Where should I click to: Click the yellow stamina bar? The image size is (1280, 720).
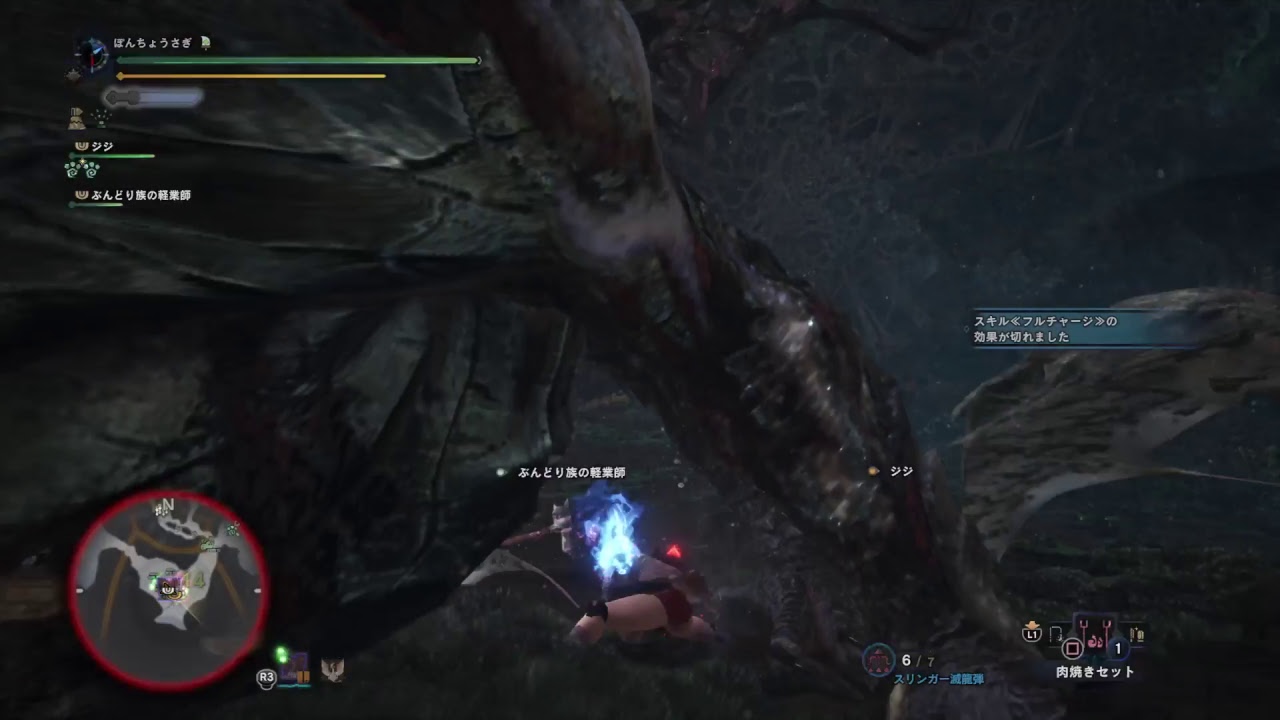[x=250, y=75]
